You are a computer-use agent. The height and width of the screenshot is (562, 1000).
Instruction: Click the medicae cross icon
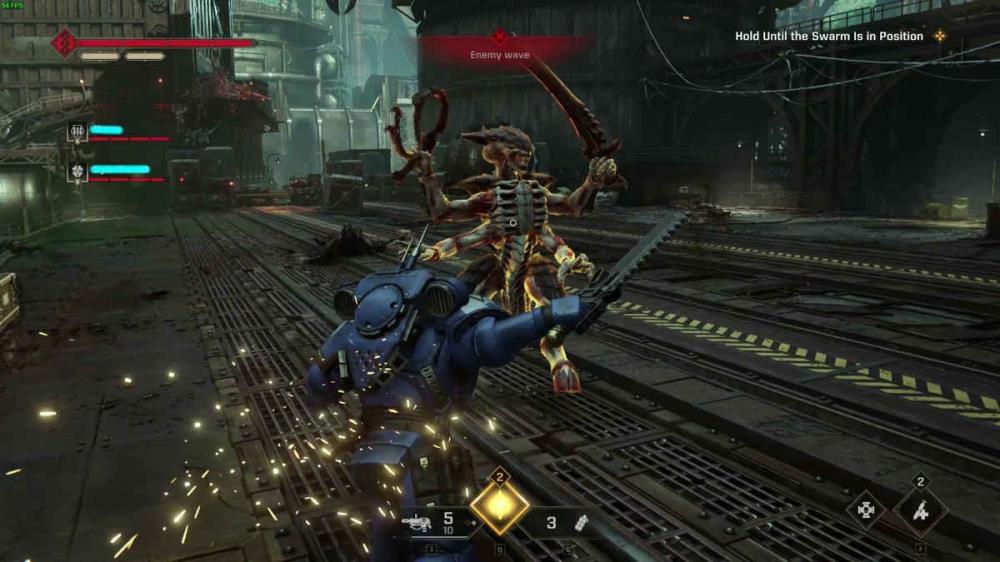click(x=865, y=510)
